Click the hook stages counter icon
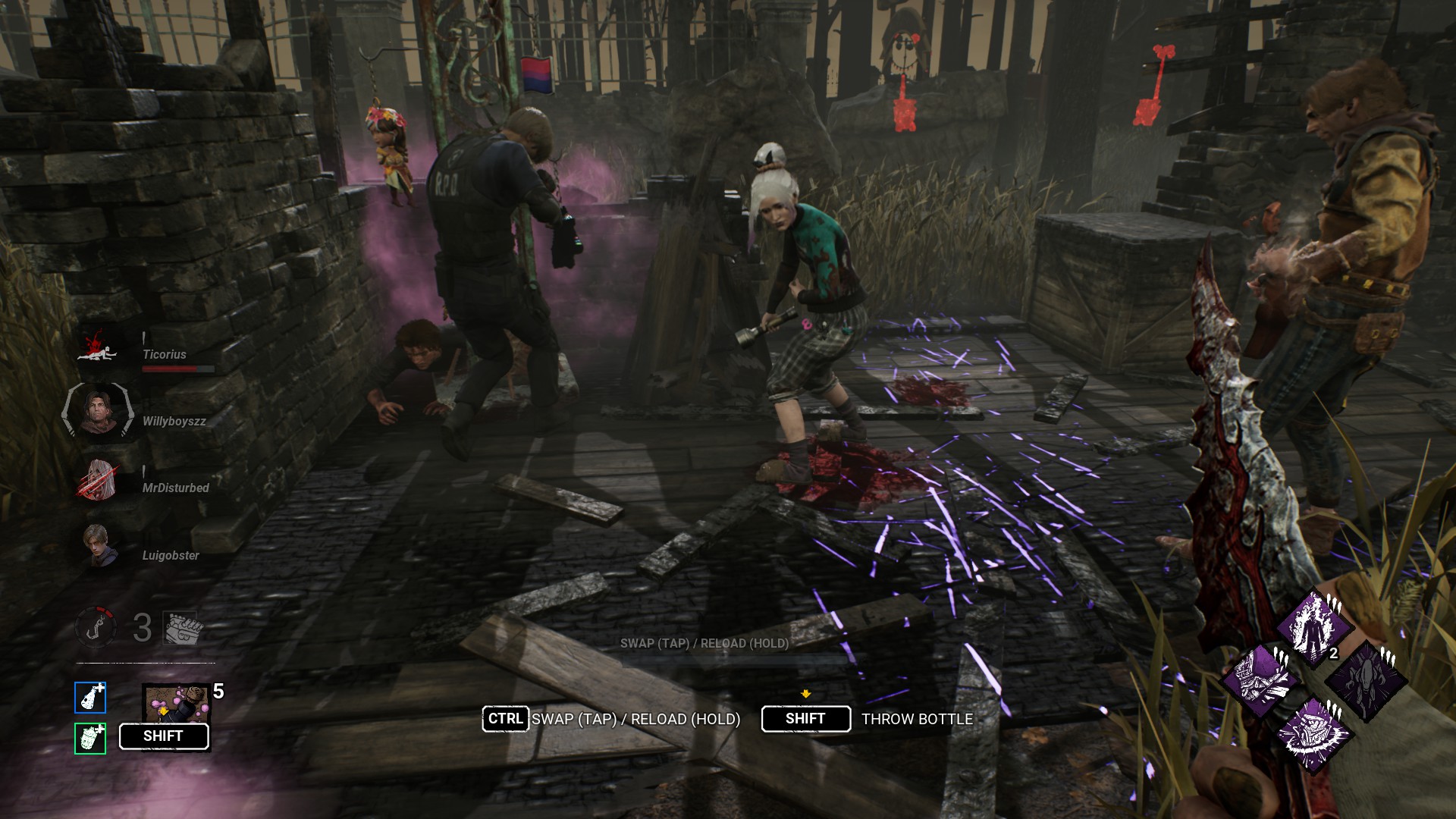Screen dimensions: 1456x819 [x=96, y=627]
